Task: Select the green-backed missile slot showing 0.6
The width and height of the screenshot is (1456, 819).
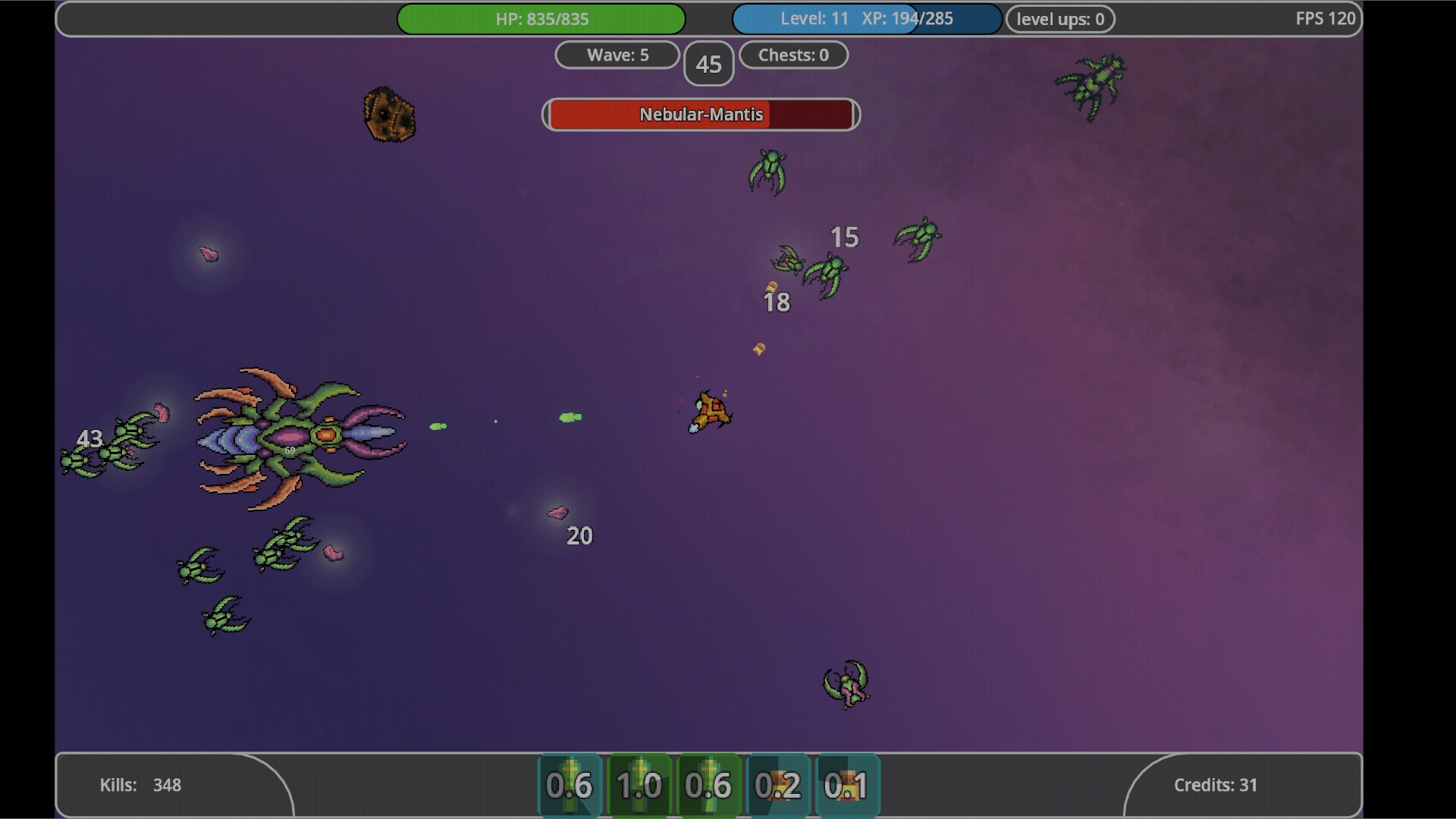Action: pyautogui.click(x=709, y=785)
